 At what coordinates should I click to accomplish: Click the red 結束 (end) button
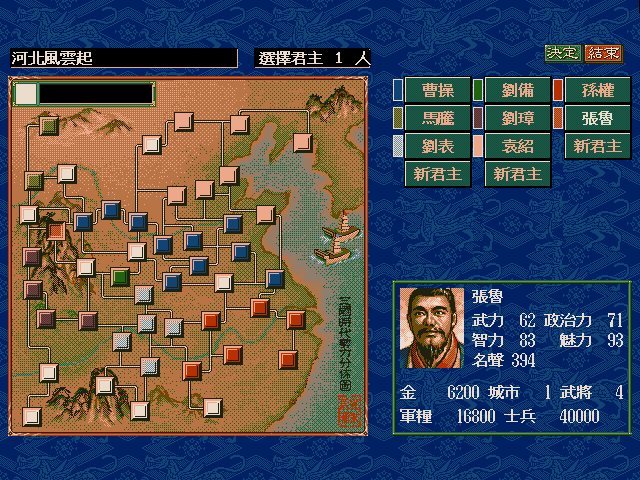603,53
